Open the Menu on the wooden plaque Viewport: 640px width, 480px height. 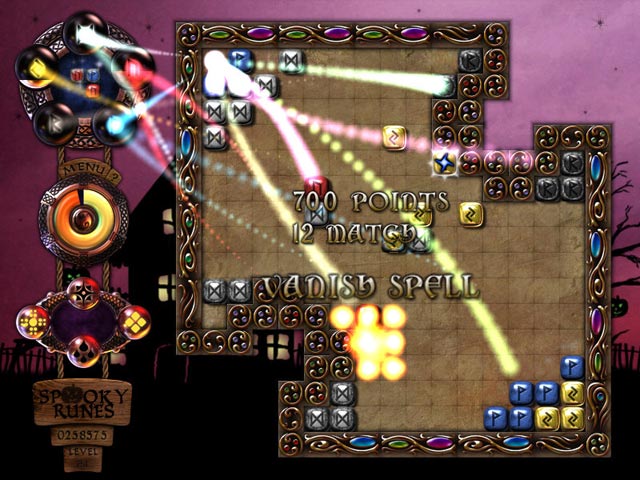pos(78,170)
